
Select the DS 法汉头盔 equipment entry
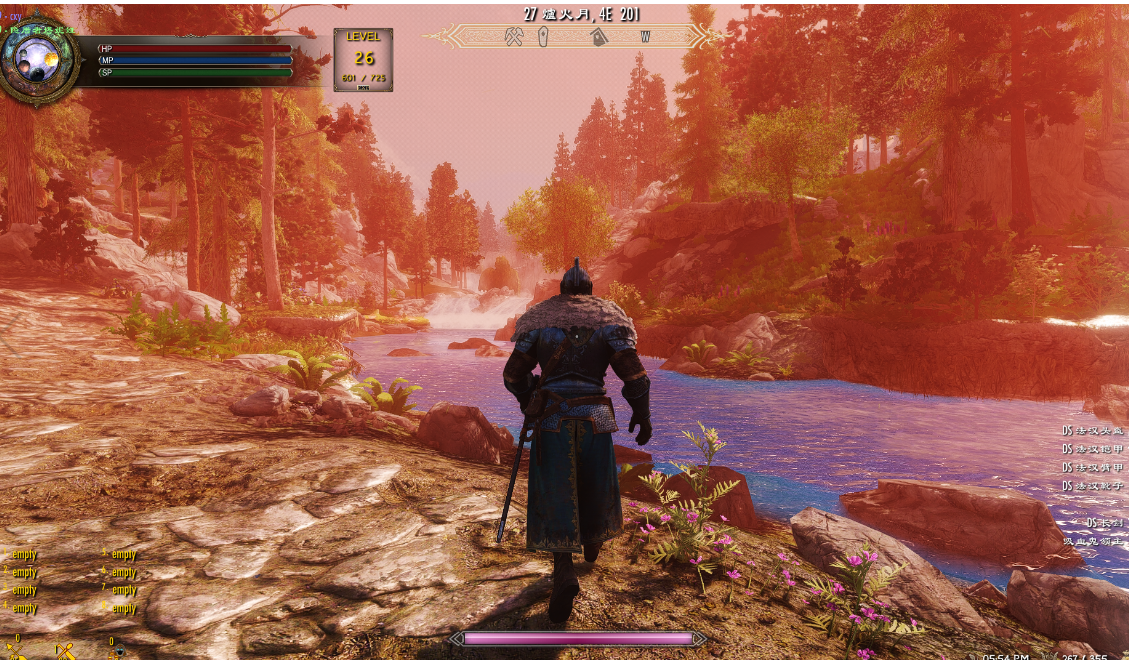tap(1092, 431)
